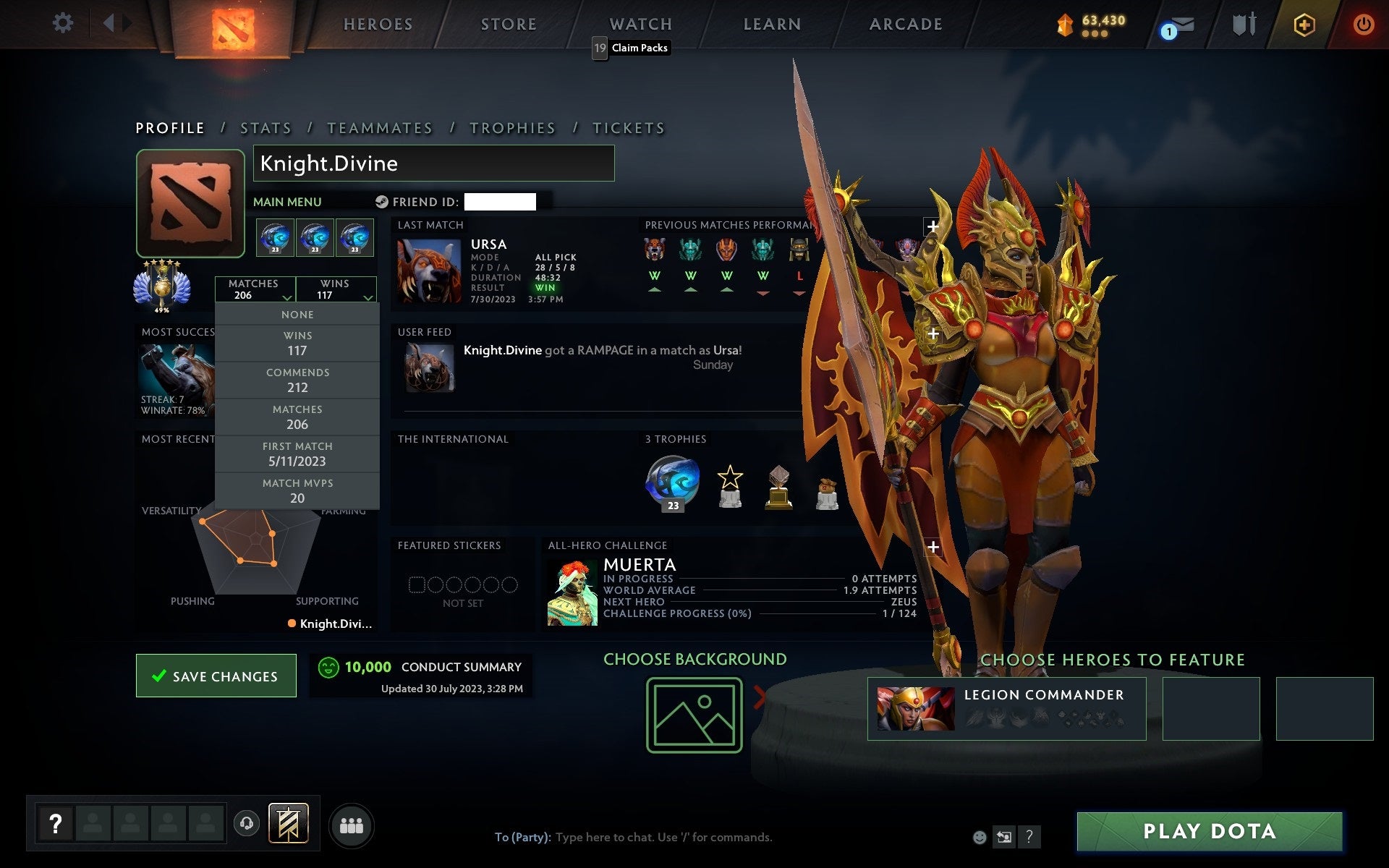Select COMMENDS 212 from the dropdown
Screen dimensions: 1389x868
[297, 380]
